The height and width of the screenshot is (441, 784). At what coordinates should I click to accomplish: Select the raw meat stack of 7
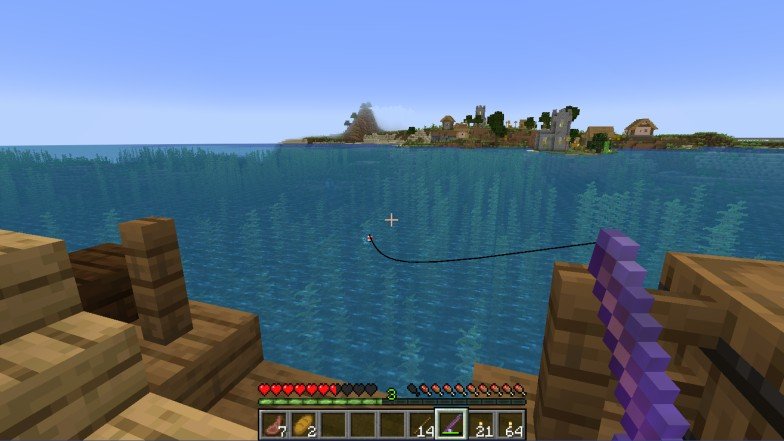(x=273, y=425)
